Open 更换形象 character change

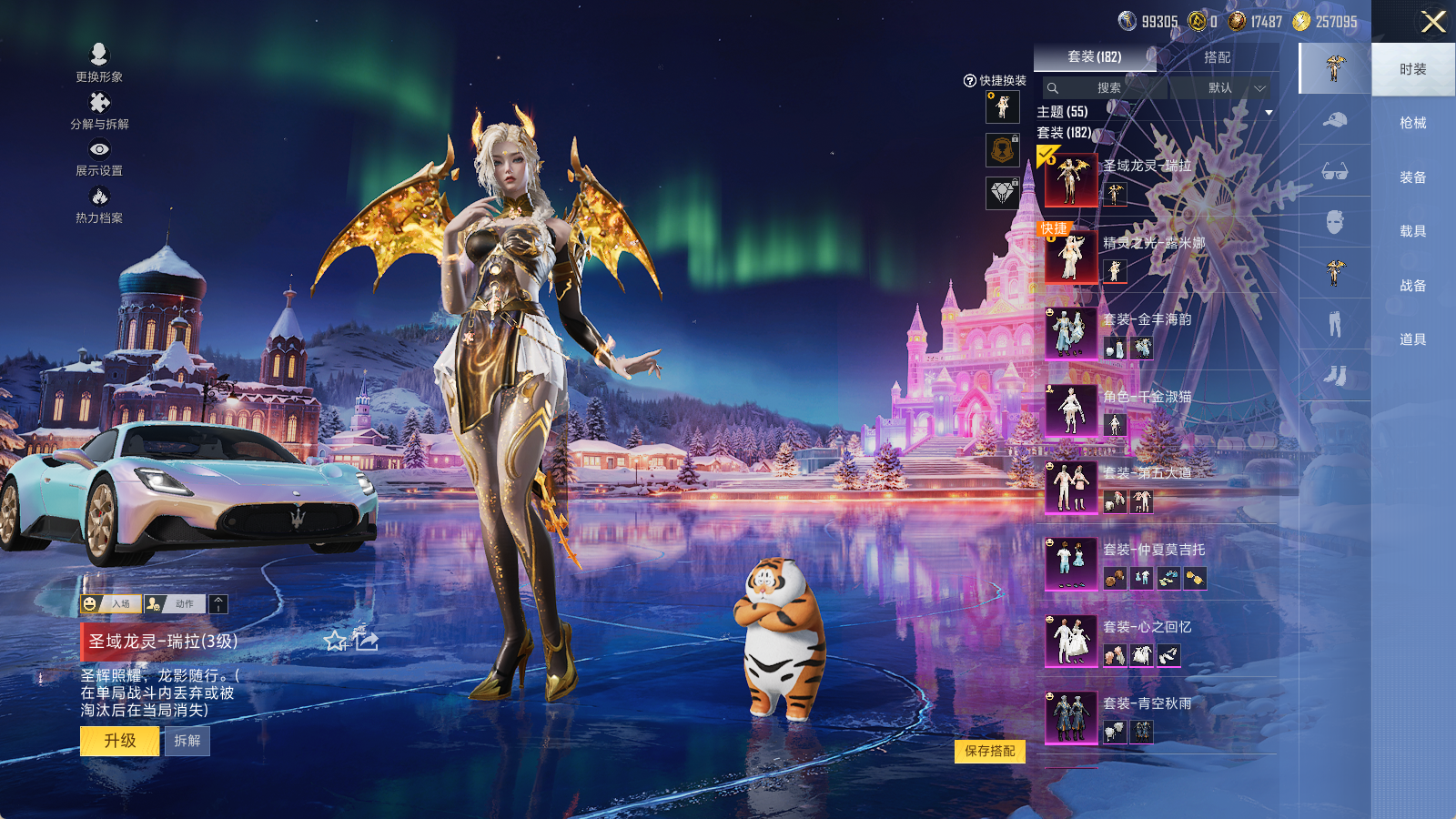[99, 63]
